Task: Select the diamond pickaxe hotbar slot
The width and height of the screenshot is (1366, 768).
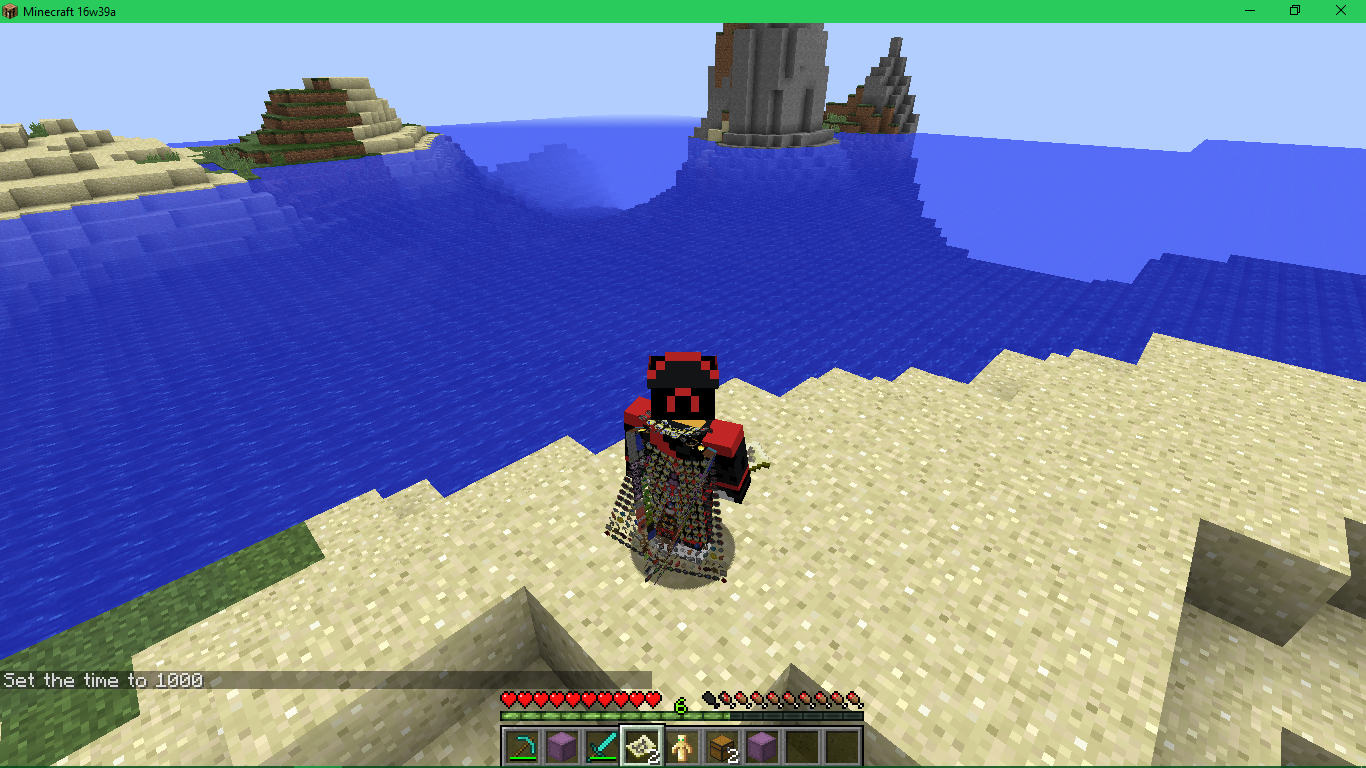Action: point(522,746)
